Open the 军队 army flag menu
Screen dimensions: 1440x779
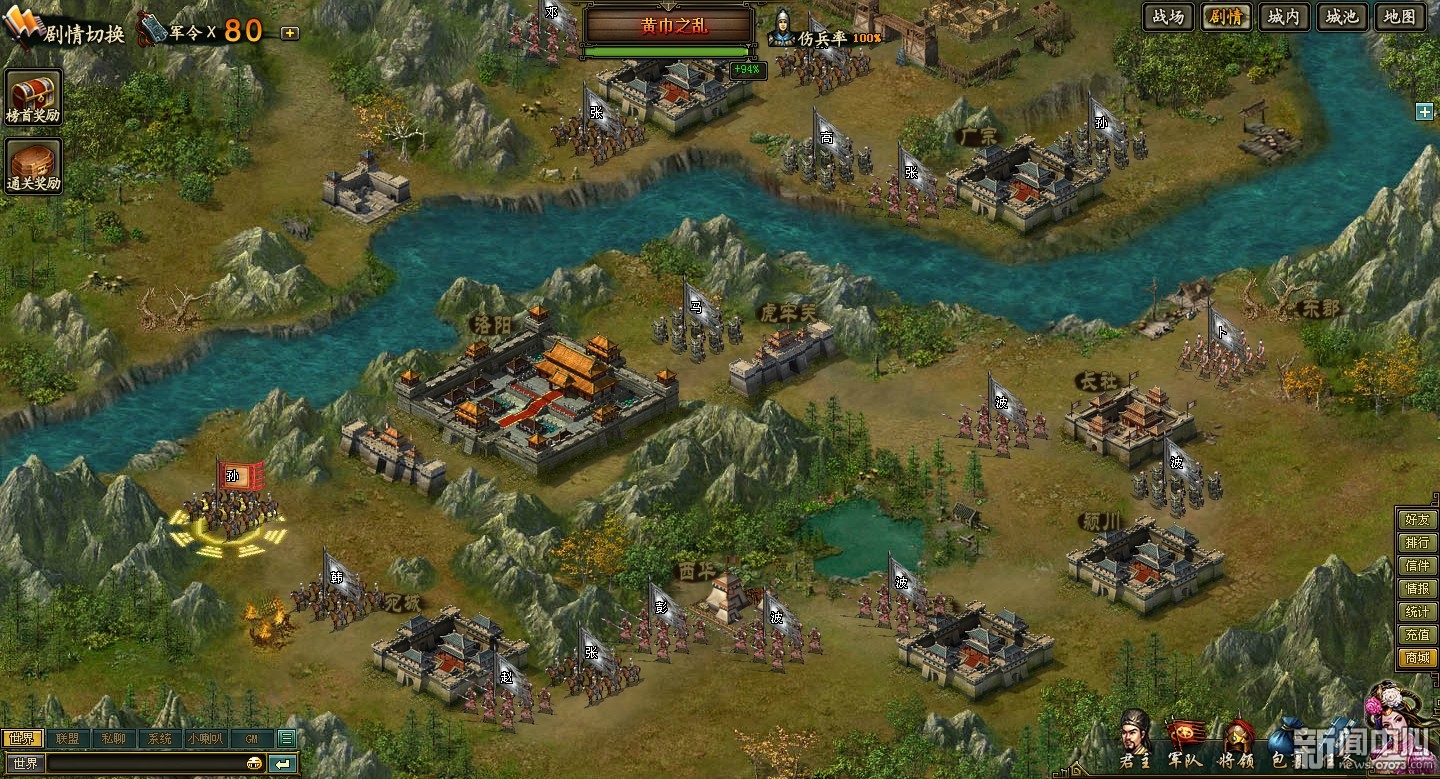[1186, 740]
